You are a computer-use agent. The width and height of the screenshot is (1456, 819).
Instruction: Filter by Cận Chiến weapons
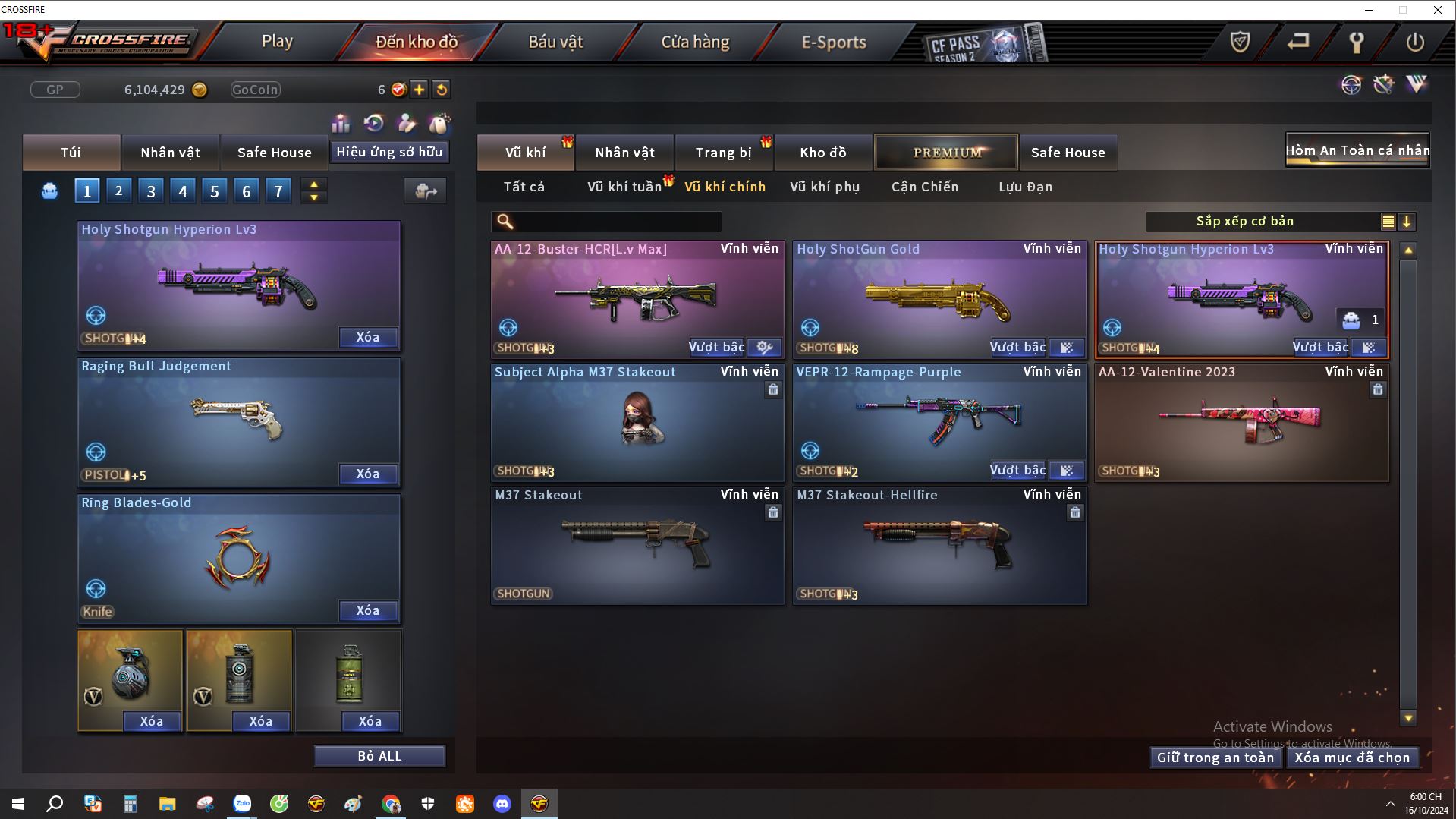point(924,187)
